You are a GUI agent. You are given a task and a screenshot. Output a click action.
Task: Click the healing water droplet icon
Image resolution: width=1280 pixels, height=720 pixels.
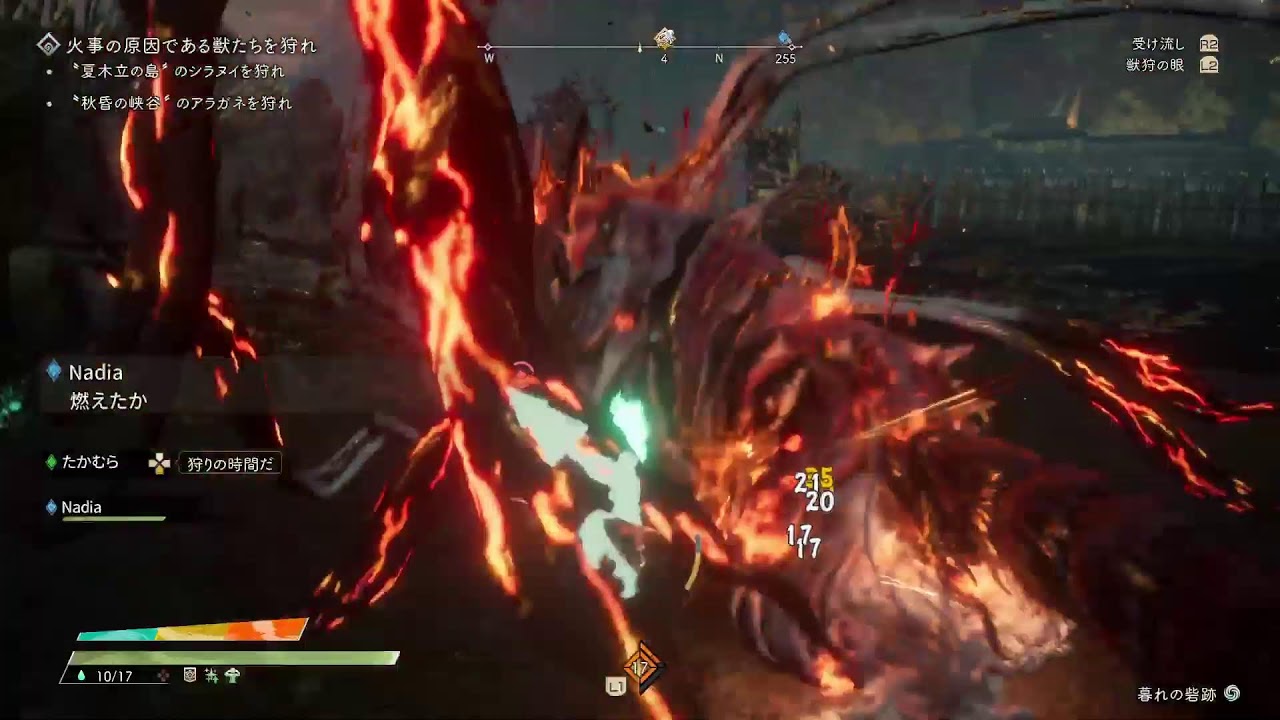click(81, 676)
